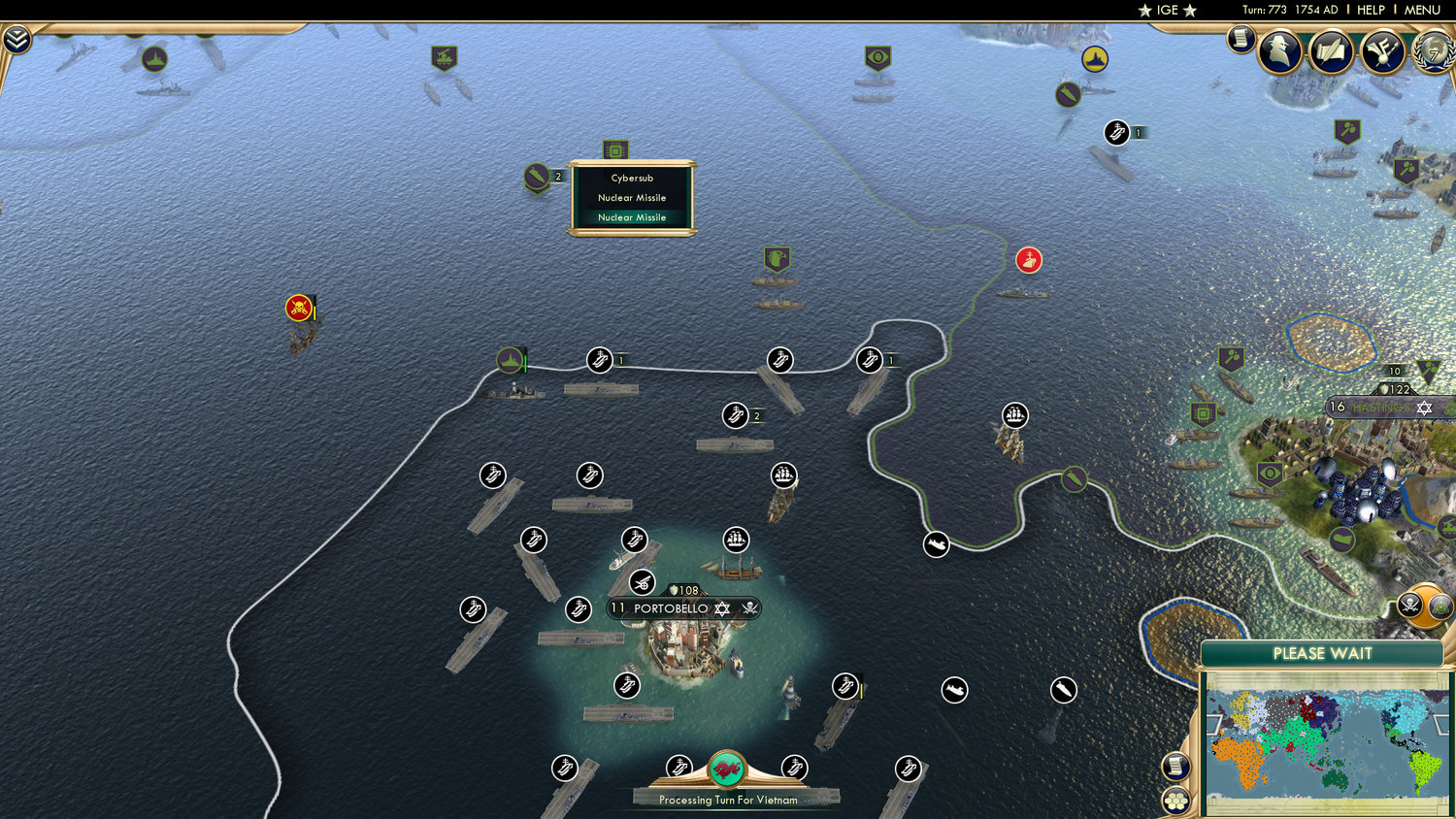1456x819 pixels.
Task: Click the IGE star button in the top bar
Action: (1168, 10)
